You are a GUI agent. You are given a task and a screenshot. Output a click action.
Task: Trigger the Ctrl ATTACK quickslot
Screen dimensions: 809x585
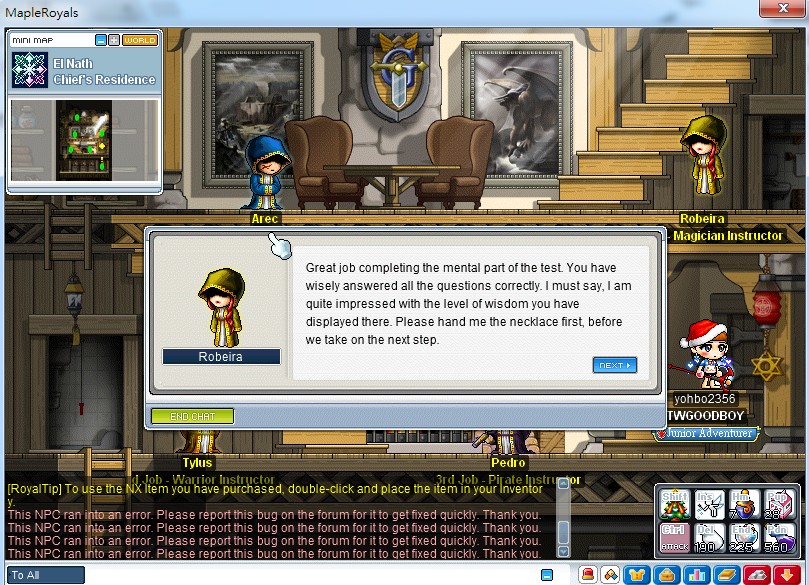click(676, 538)
